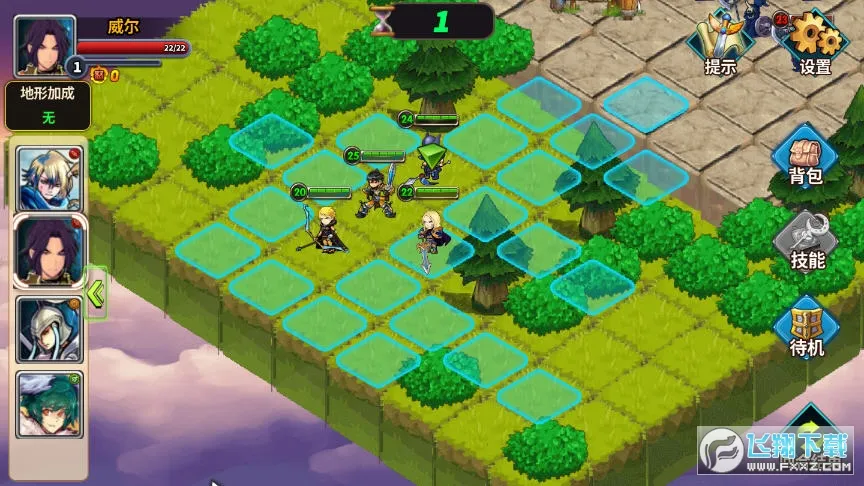Select the purple-haired hero in party list
This screenshot has width=864, height=486.
(x=49, y=251)
